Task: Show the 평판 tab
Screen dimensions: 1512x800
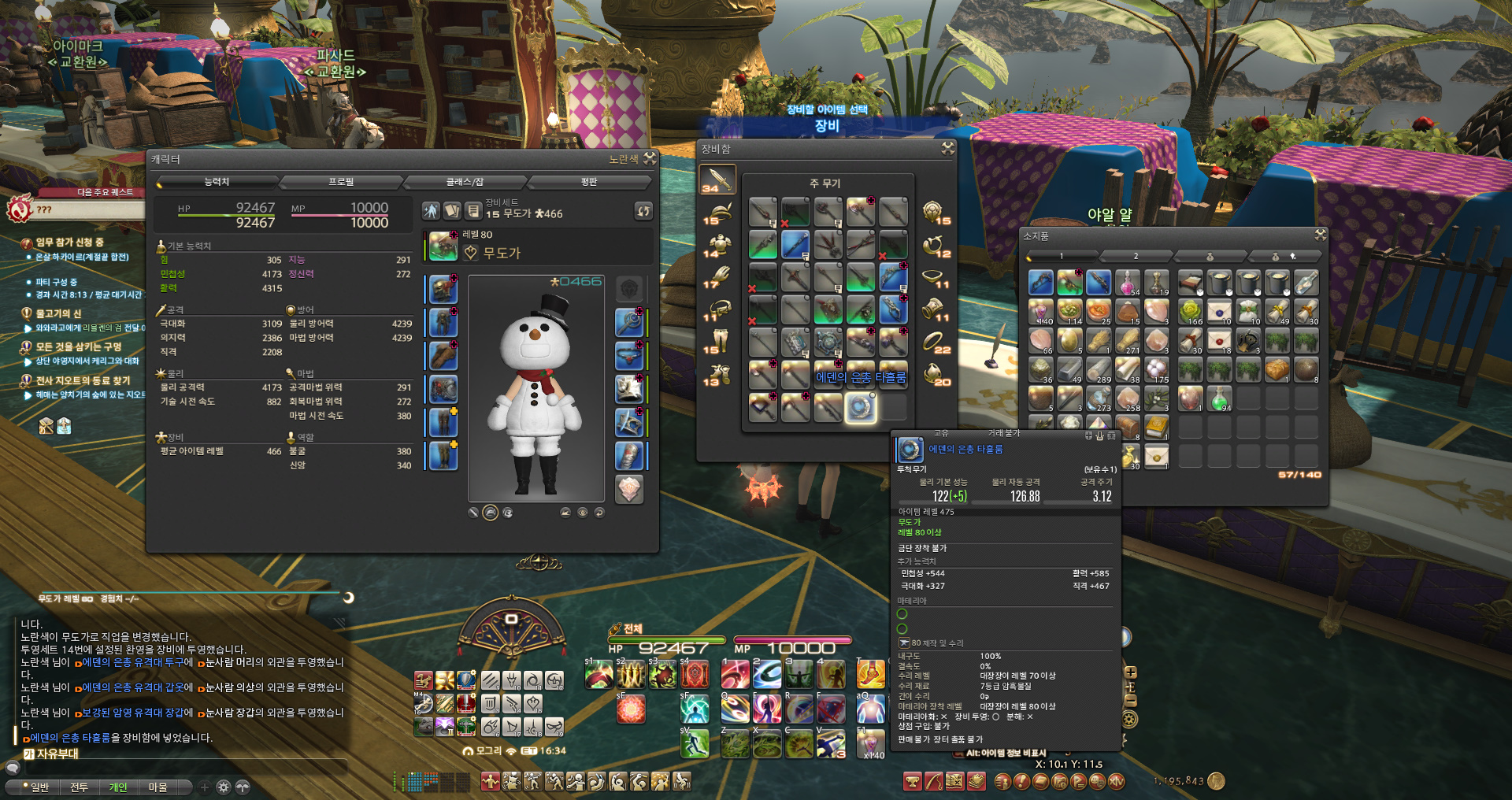Action: coord(589,182)
